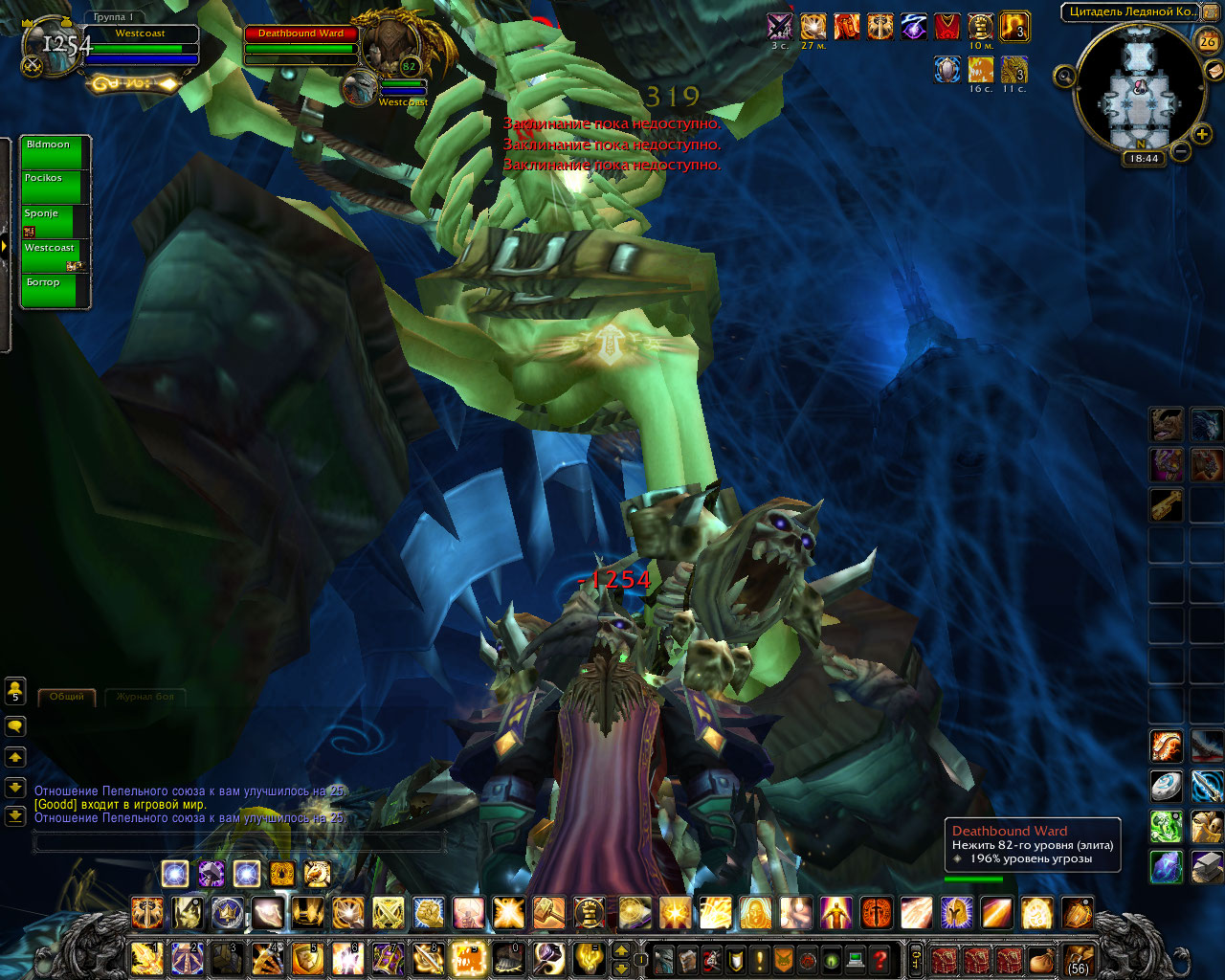Click the 18:44 clock under the minimap
Viewport: 1225px width, 980px height.
point(1144,159)
